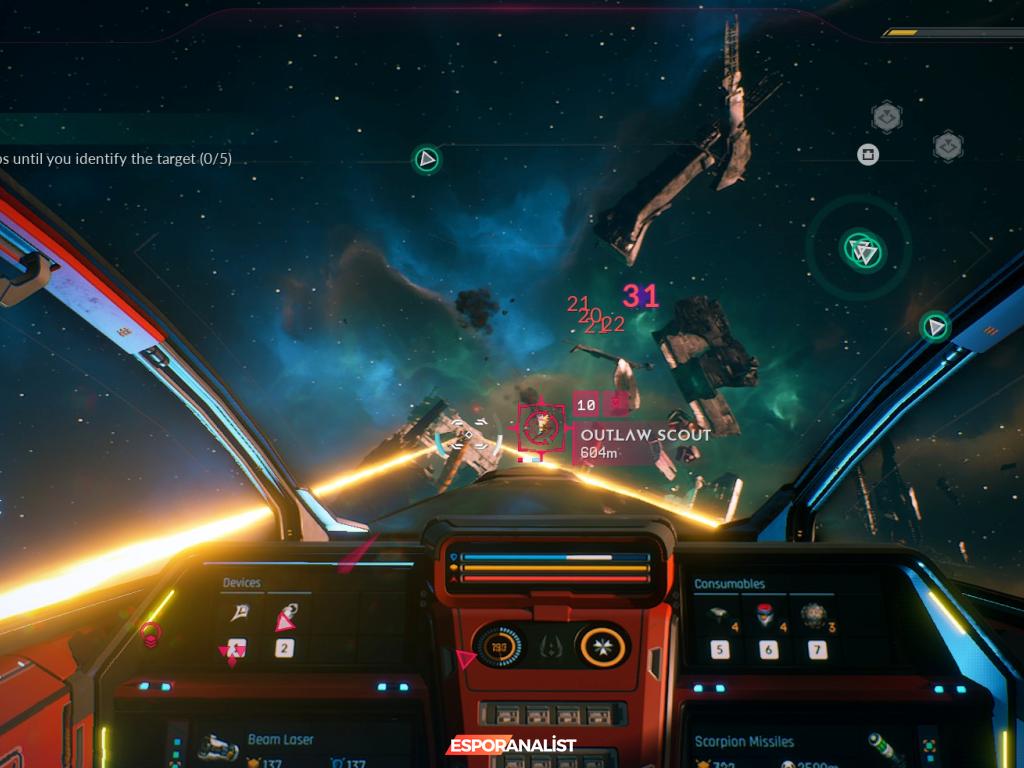This screenshot has height=768, width=1024.
Task: Select the double-triangle waypoint inside the large ring
Action: click(x=860, y=250)
